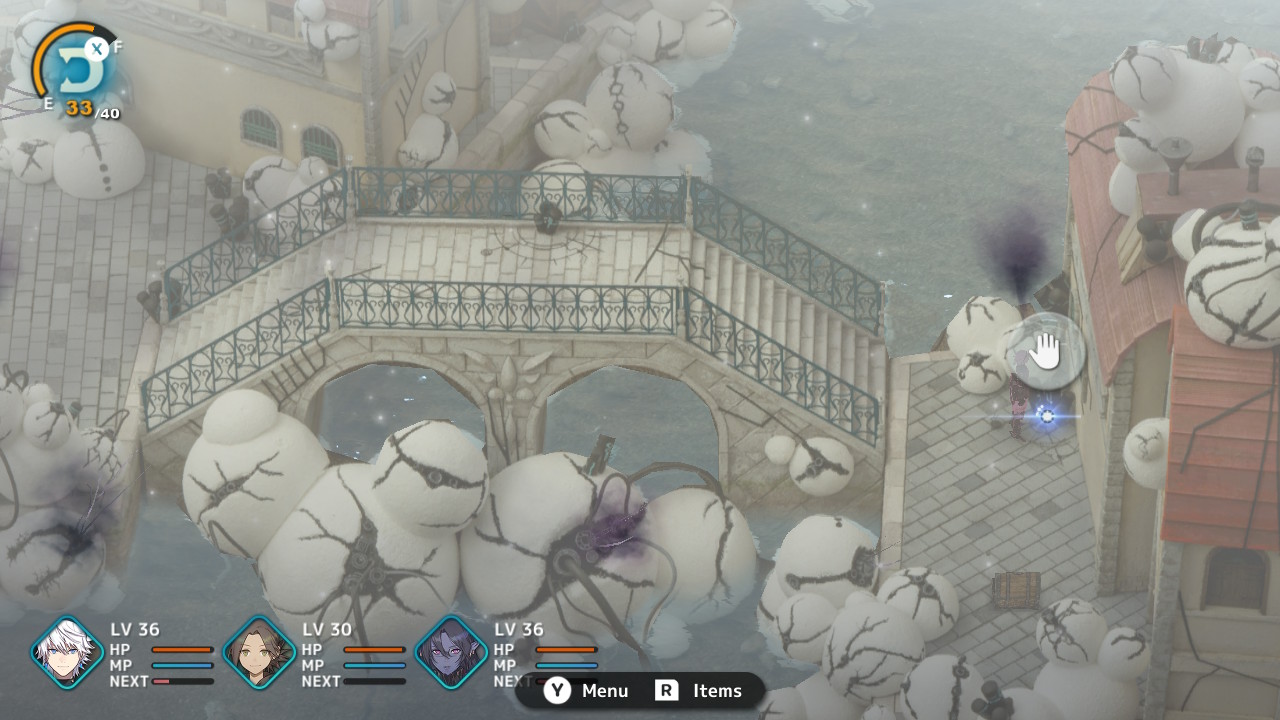Image resolution: width=1280 pixels, height=720 pixels.
Task: Open the Menu
Action: pyautogui.click(x=587, y=691)
